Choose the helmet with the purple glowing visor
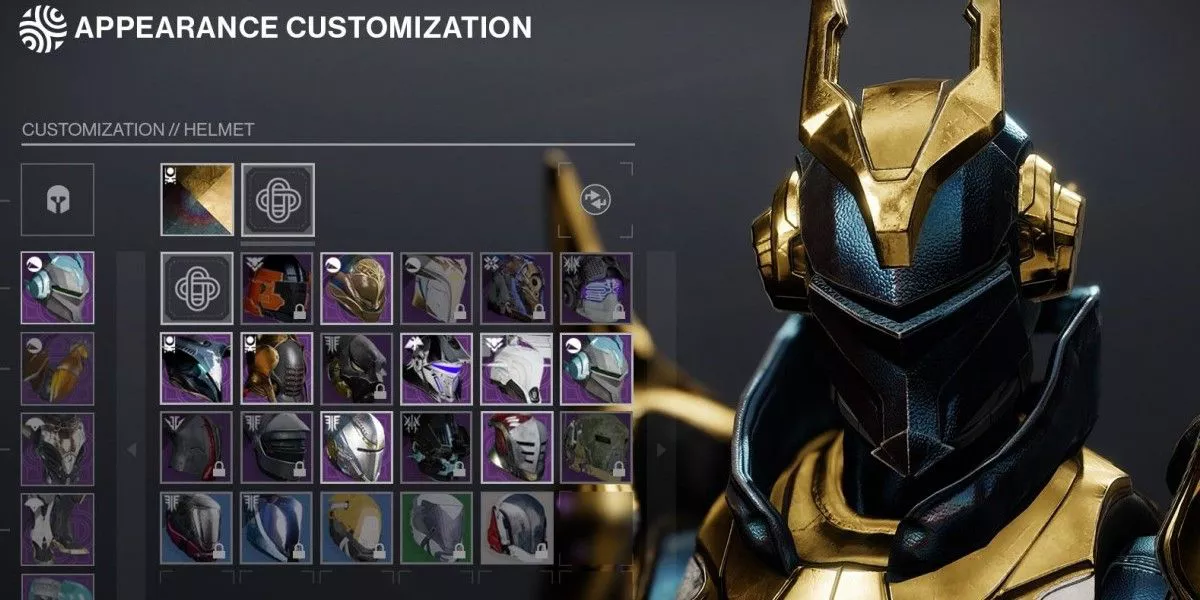This screenshot has width=1200, height=600. (x=596, y=288)
